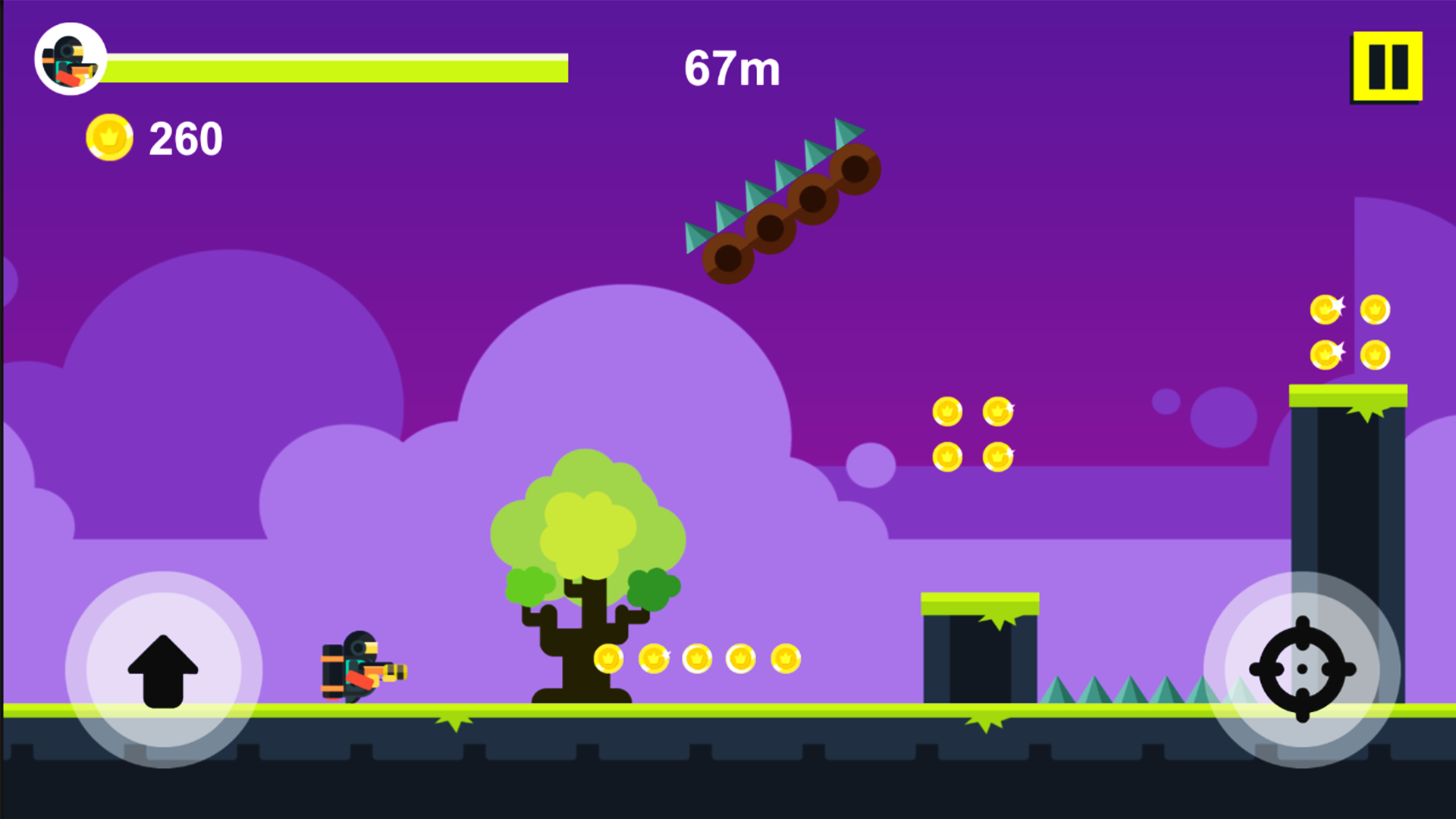Tap the coin icon beside the count 260

(108, 138)
